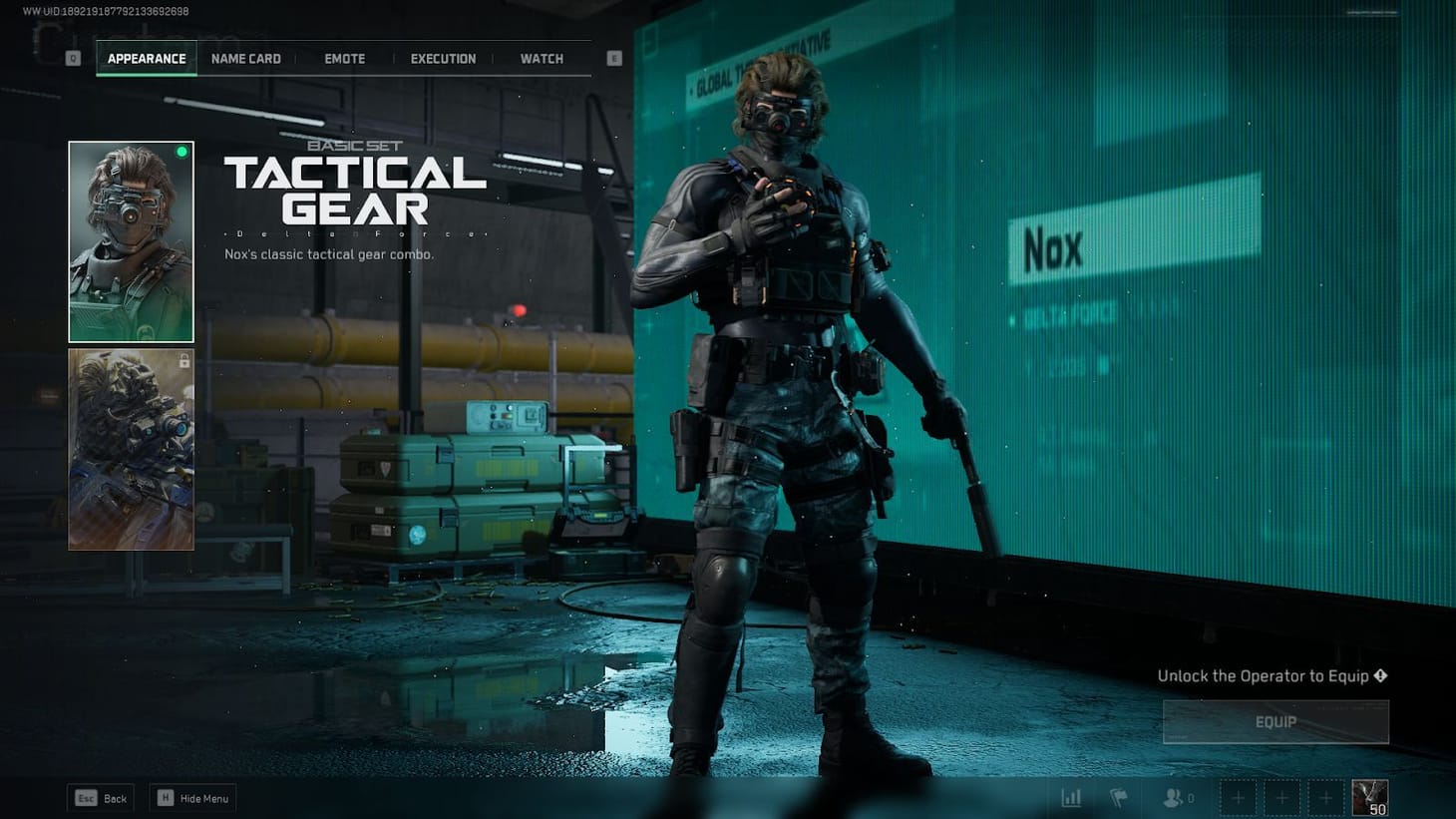Click the flag report icon in bottom bar
Viewport: 1456px width, 819px height.
(1117, 797)
